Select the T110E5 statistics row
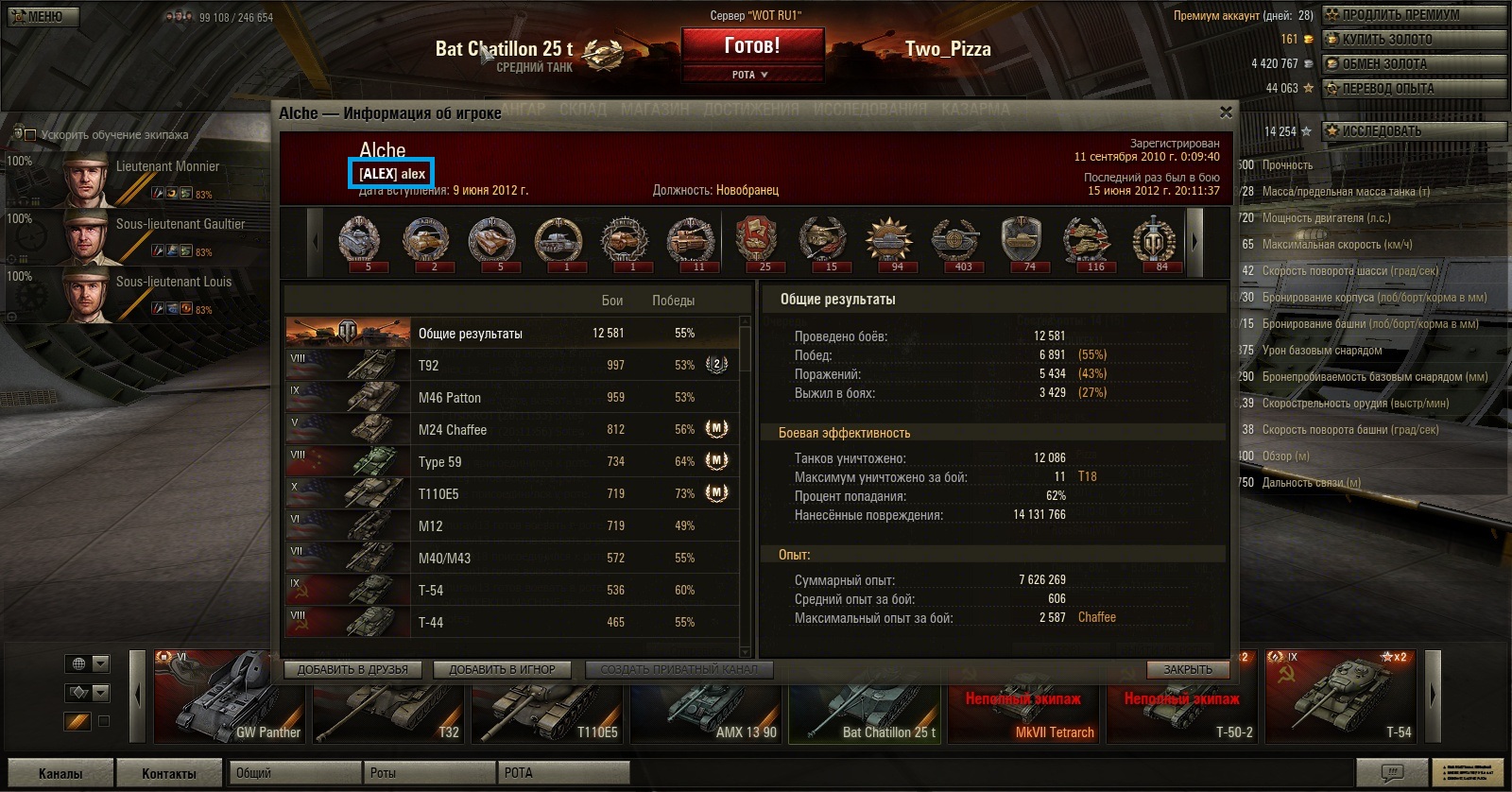Viewport: 1512px width, 792px height. (x=510, y=494)
